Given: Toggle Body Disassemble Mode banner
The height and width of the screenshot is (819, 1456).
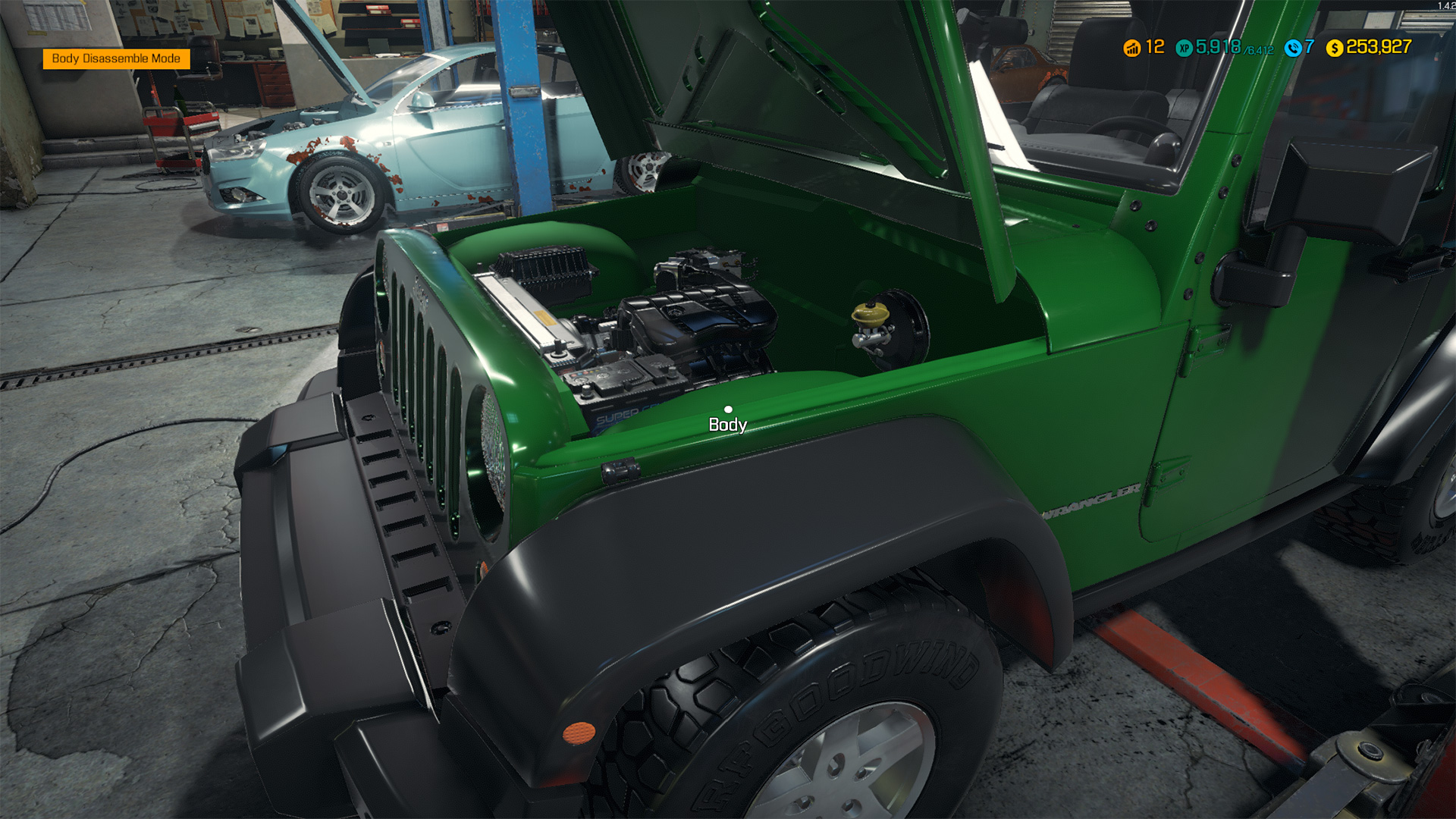Looking at the screenshot, I should click(x=115, y=58).
